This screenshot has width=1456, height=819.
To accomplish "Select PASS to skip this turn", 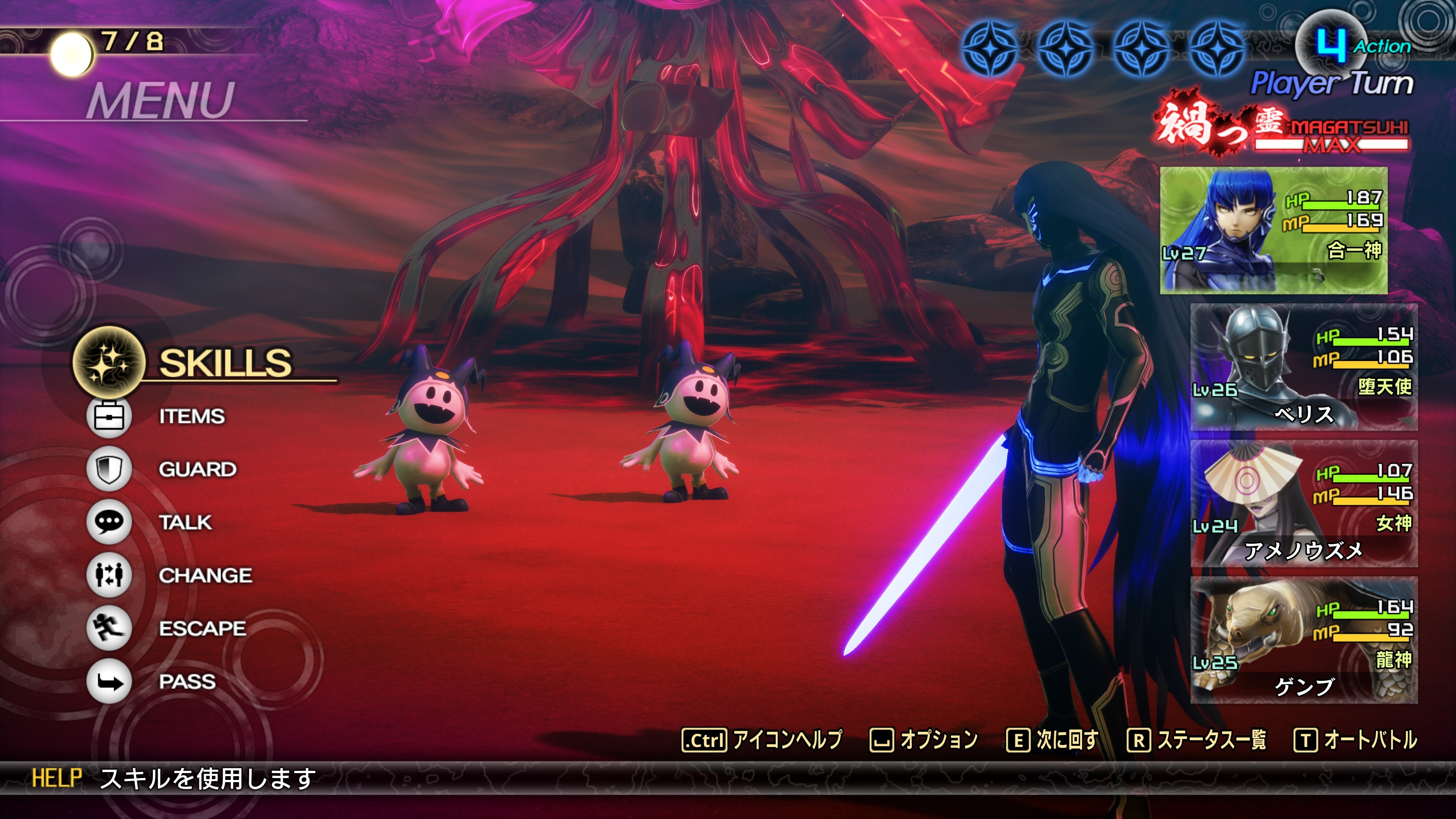I will tap(187, 682).
